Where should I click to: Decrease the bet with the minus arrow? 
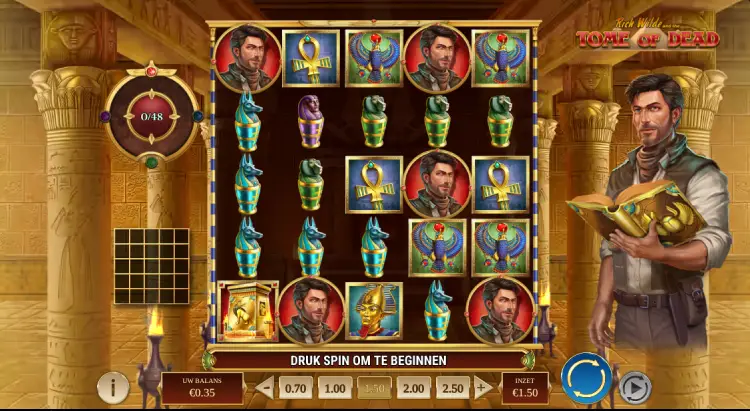coord(265,387)
